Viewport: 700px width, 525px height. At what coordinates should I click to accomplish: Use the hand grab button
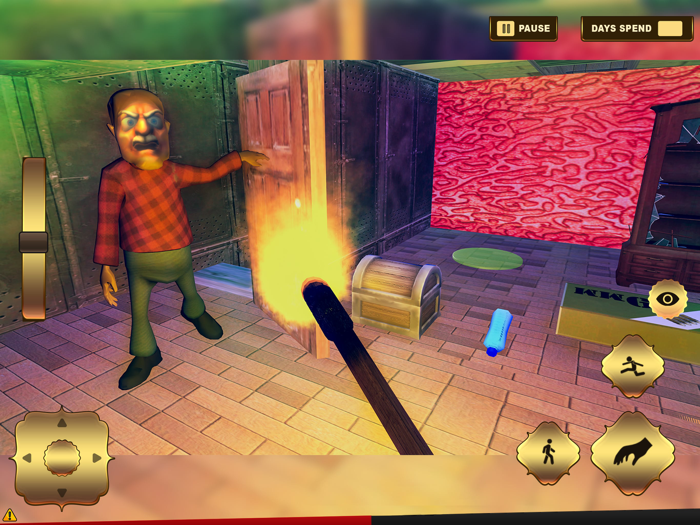click(632, 453)
